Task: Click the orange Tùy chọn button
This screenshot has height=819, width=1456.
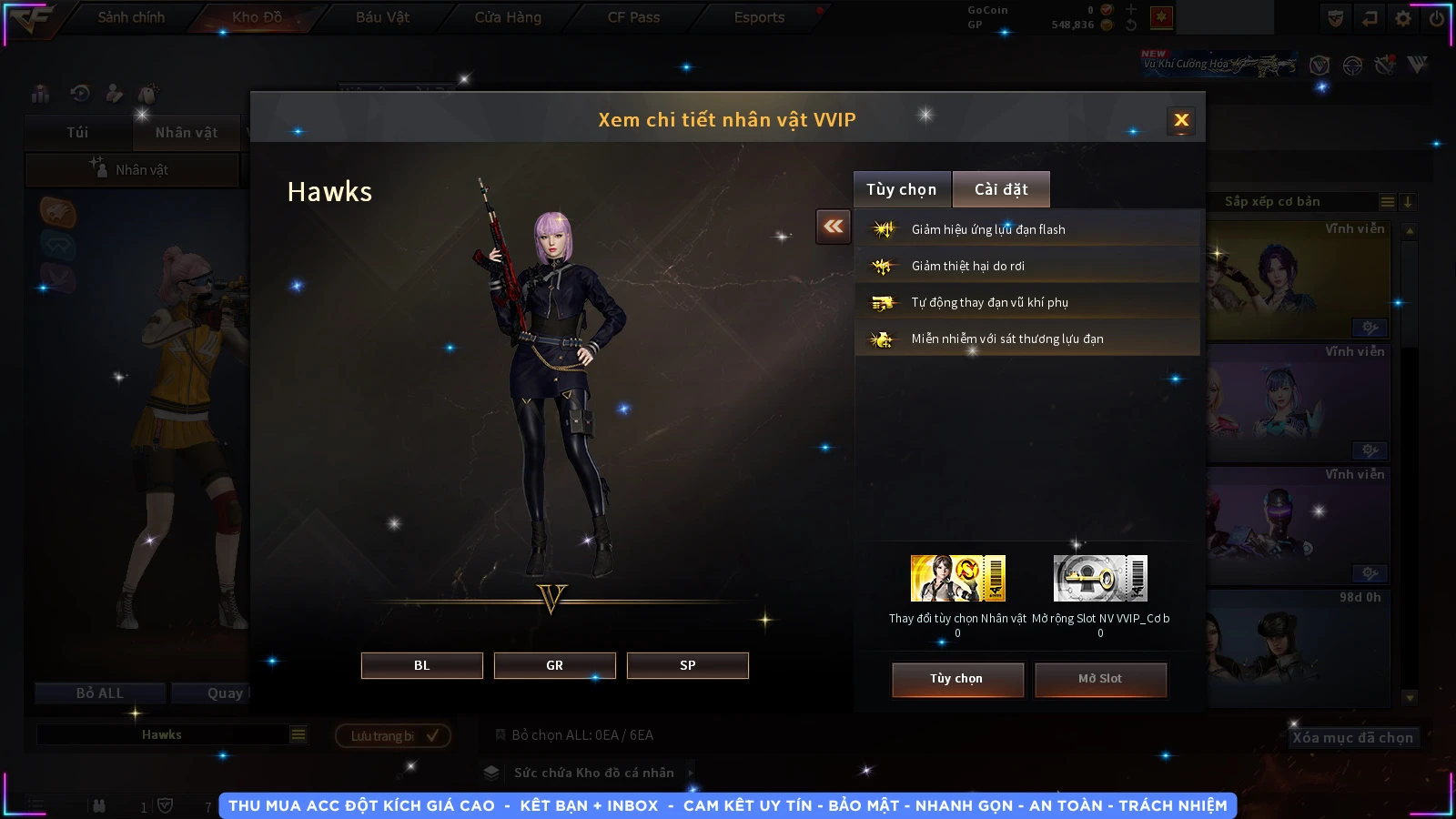Action: tap(956, 679)
